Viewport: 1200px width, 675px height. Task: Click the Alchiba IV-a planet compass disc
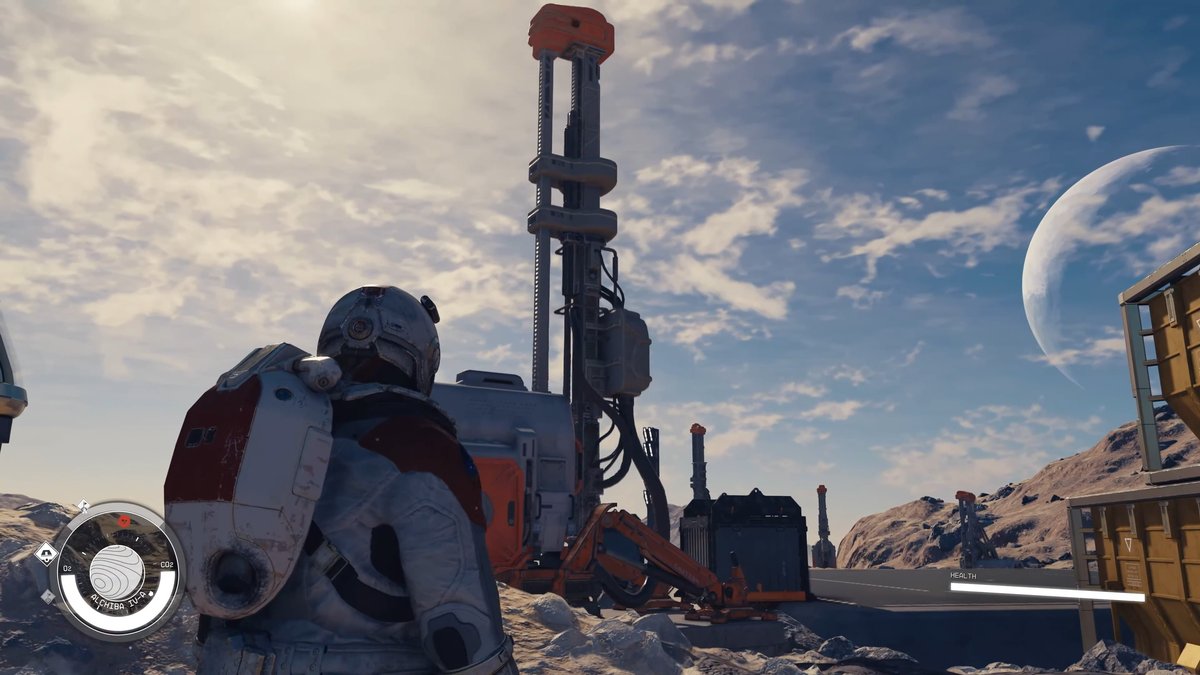click(x=116, y=571)
